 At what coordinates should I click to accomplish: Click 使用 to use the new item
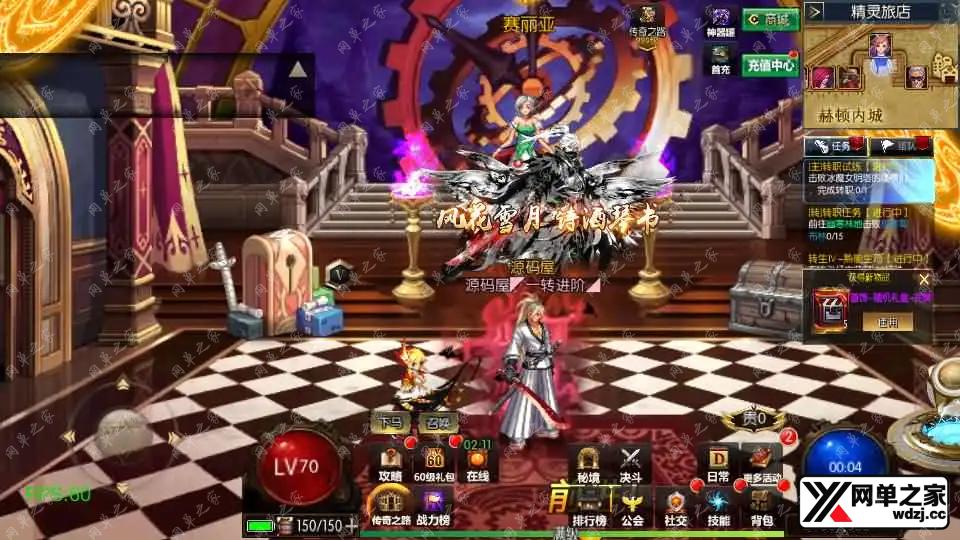click(x=887, y=322)
